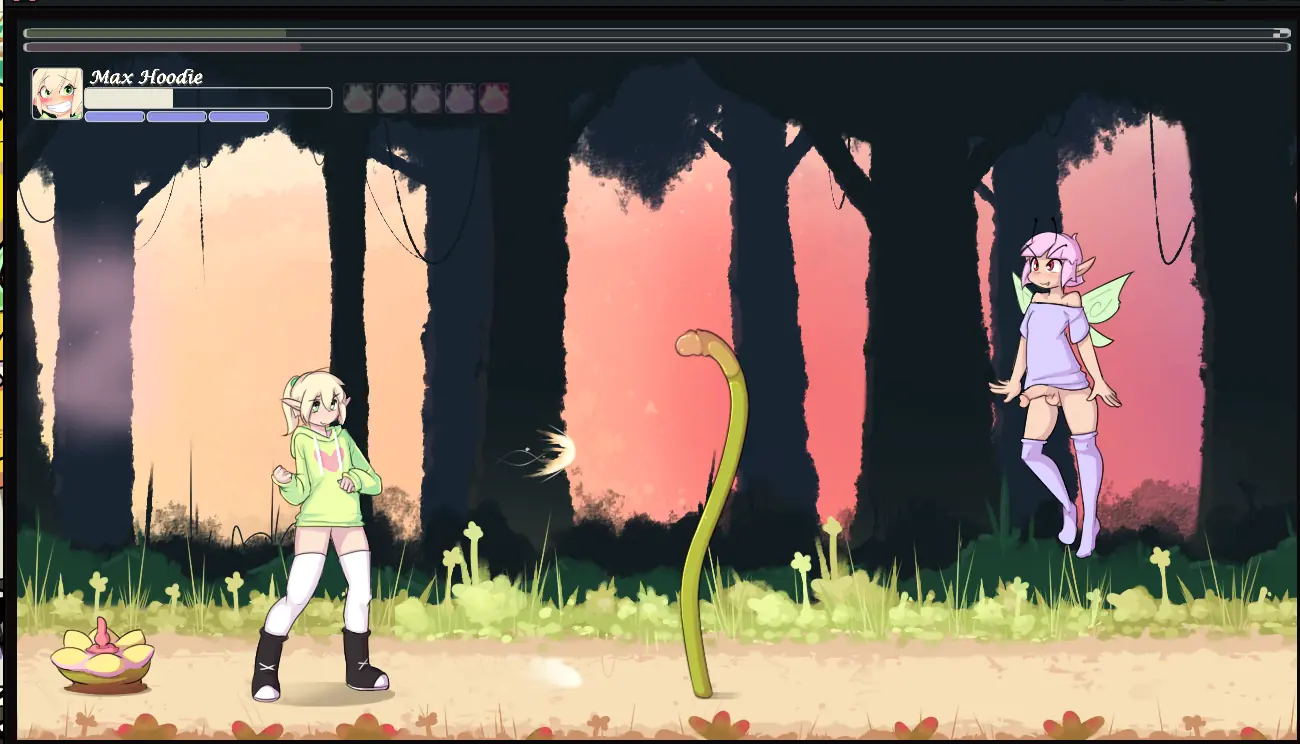Expand the small marker on the top progress bar
The height and width of the screenshot is (744, 1300).
(1280, 32)
